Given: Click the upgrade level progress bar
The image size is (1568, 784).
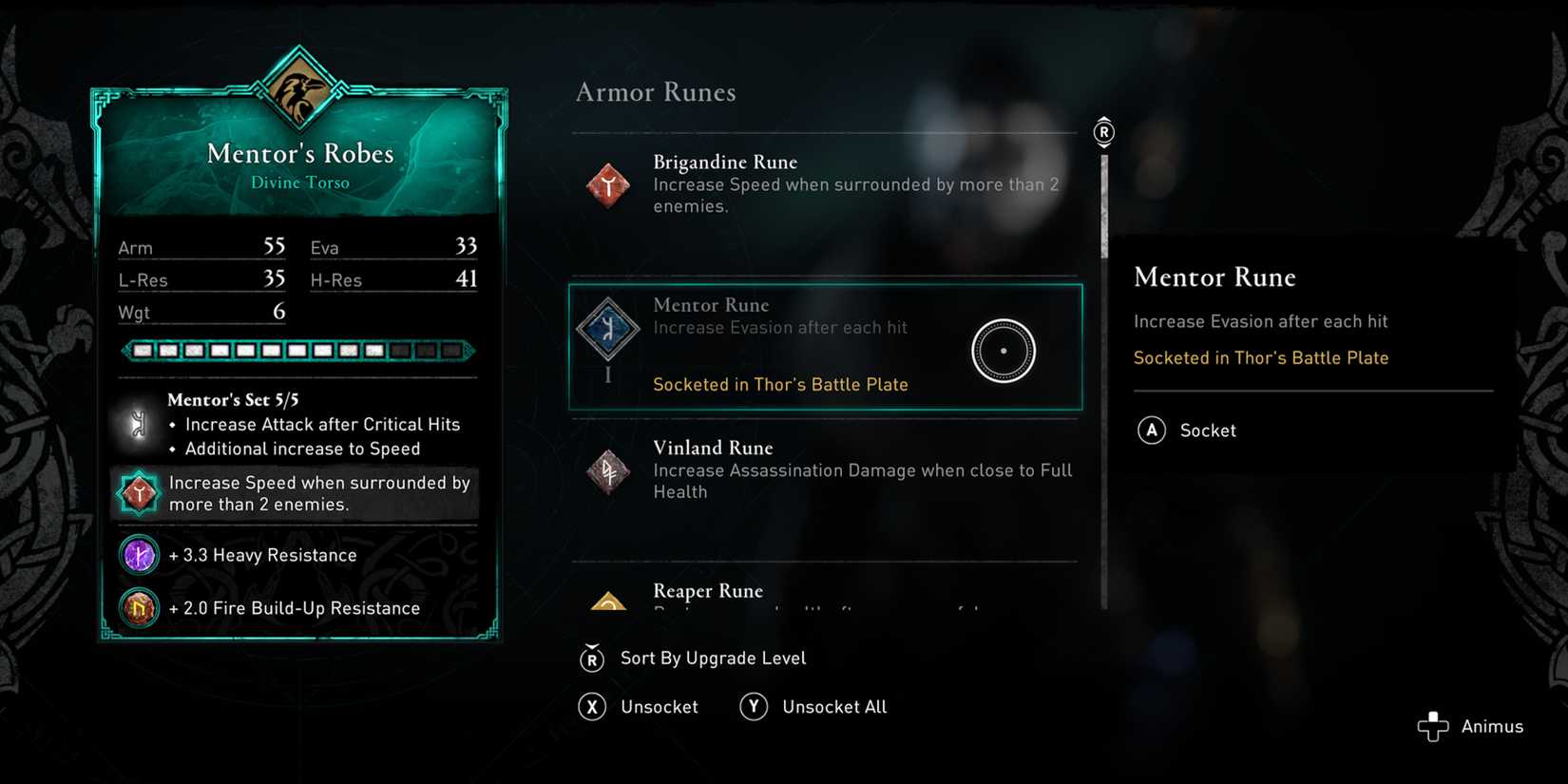Looking at the screenshot, I should point(296,351).
